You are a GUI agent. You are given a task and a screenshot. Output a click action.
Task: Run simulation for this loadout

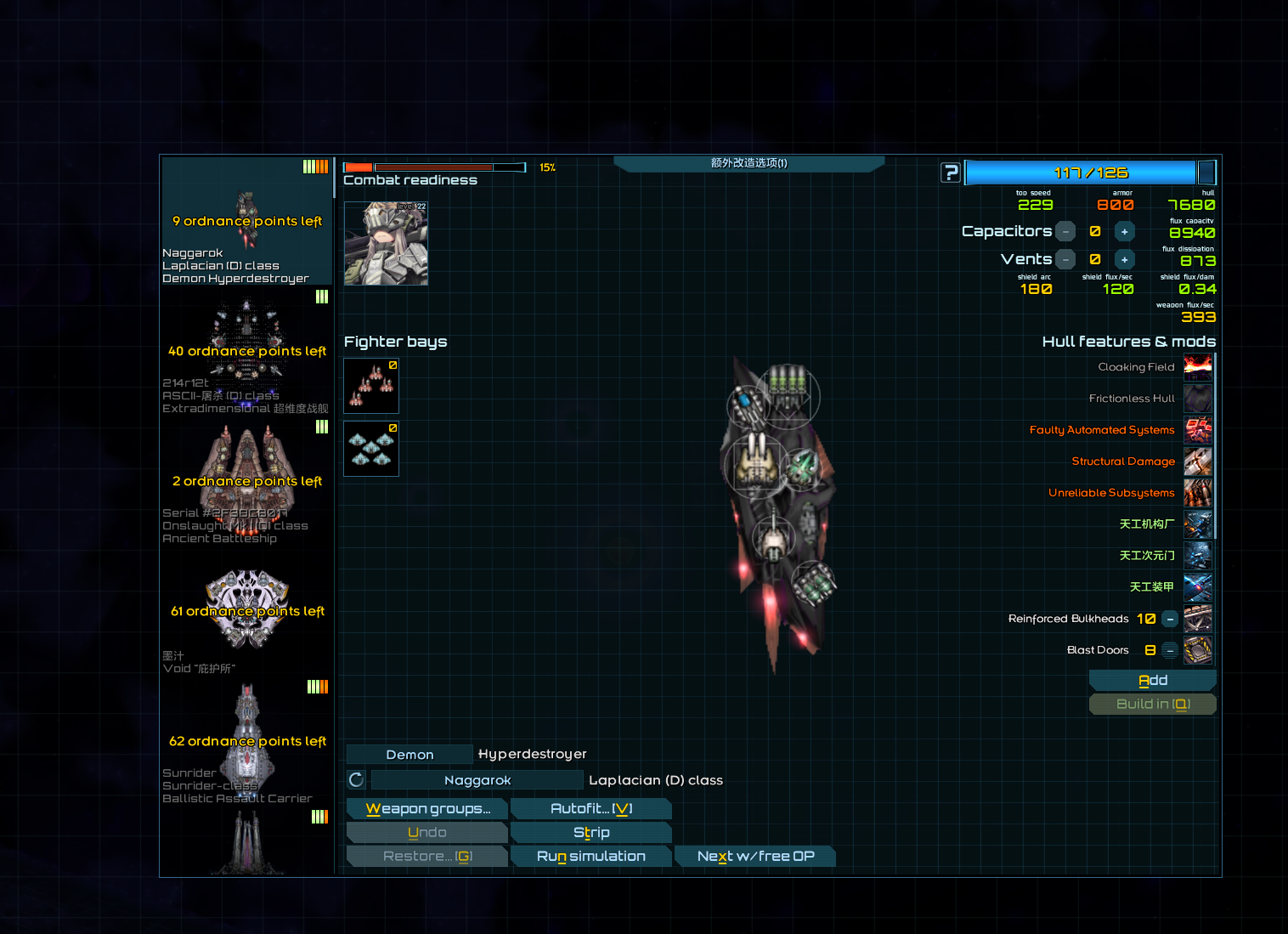[x=591, y=857]
